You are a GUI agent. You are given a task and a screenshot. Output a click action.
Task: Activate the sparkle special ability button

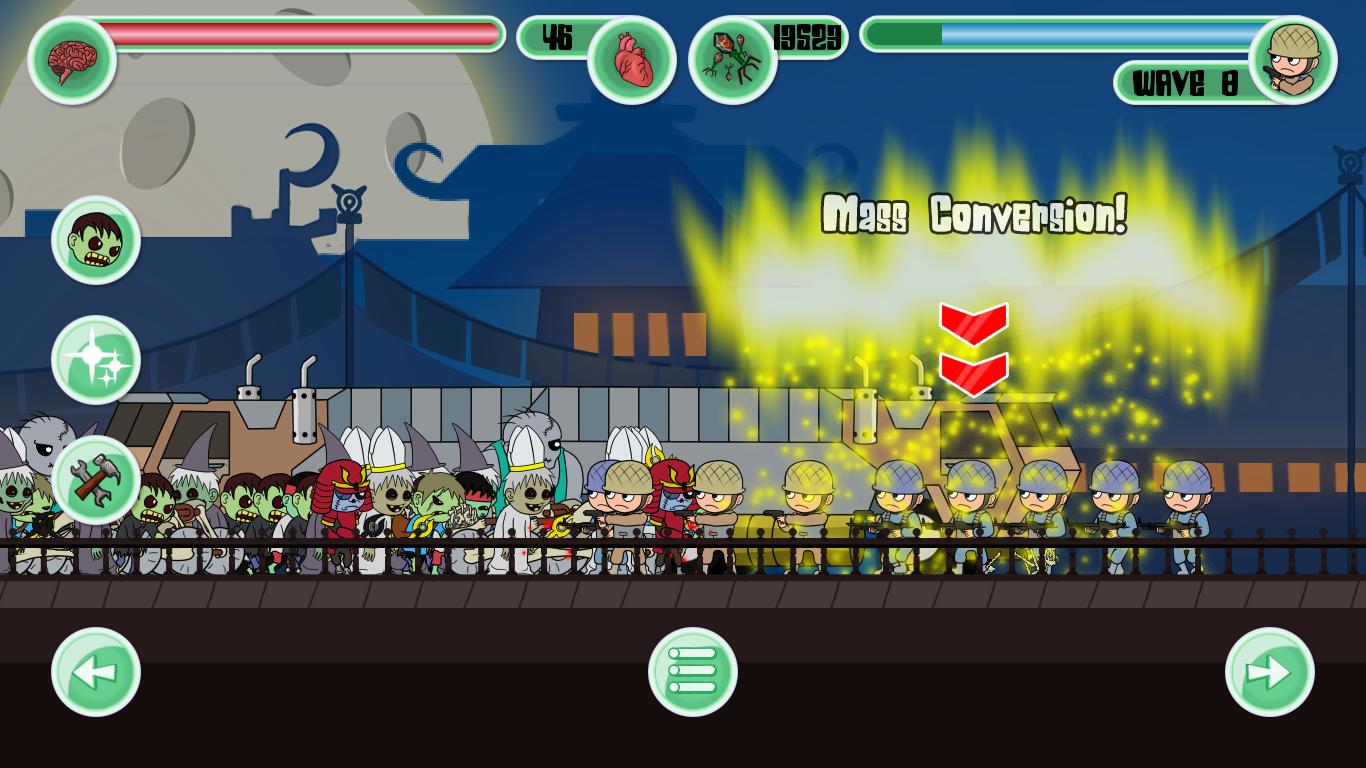click(96, 360)
